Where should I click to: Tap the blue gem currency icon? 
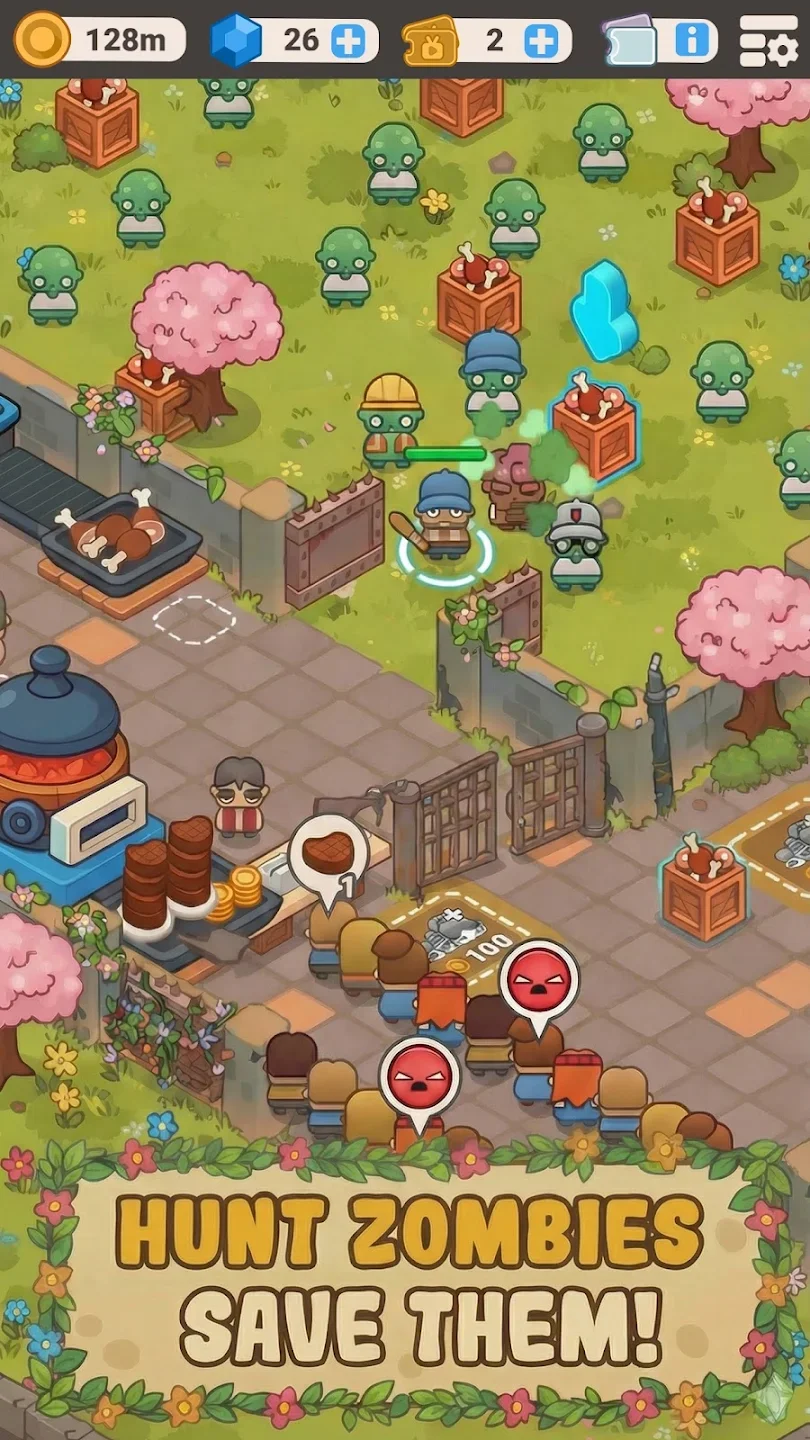click(235, 41)
